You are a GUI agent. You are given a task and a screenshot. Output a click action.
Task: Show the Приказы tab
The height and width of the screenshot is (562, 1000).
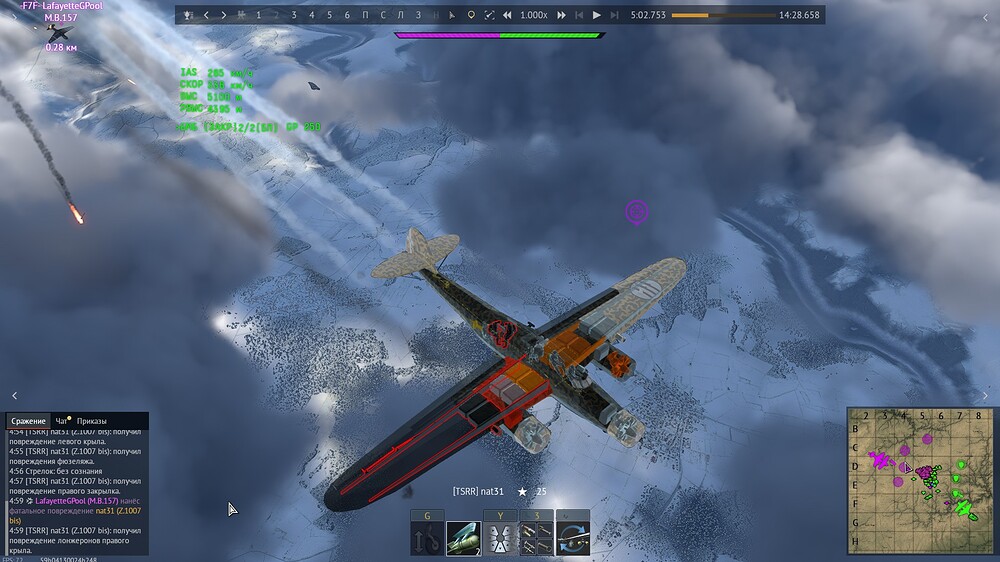(x=92, y=421)
